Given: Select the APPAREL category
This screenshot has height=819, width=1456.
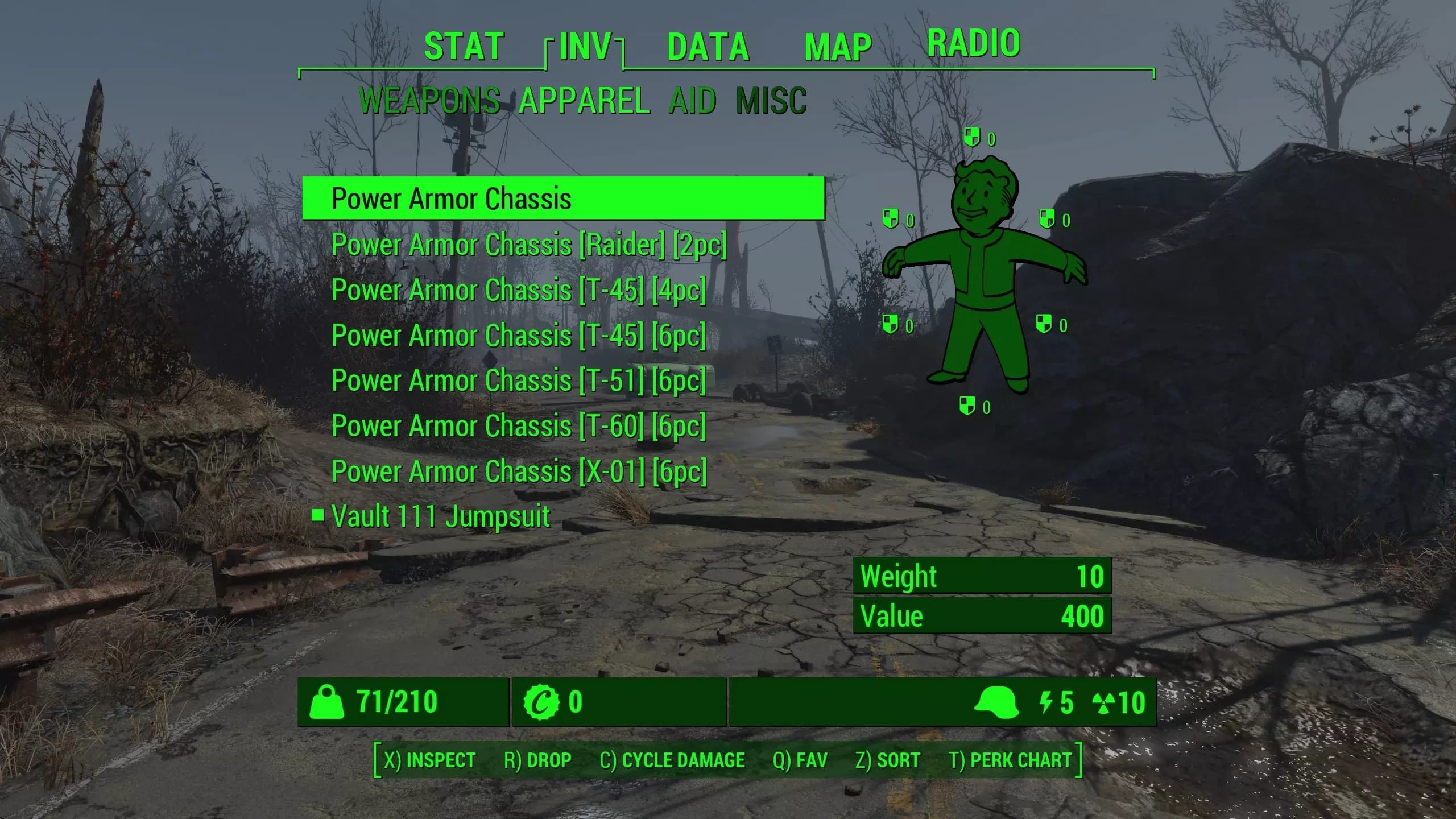Looking at the screenshot, I should tap(584, 101).
